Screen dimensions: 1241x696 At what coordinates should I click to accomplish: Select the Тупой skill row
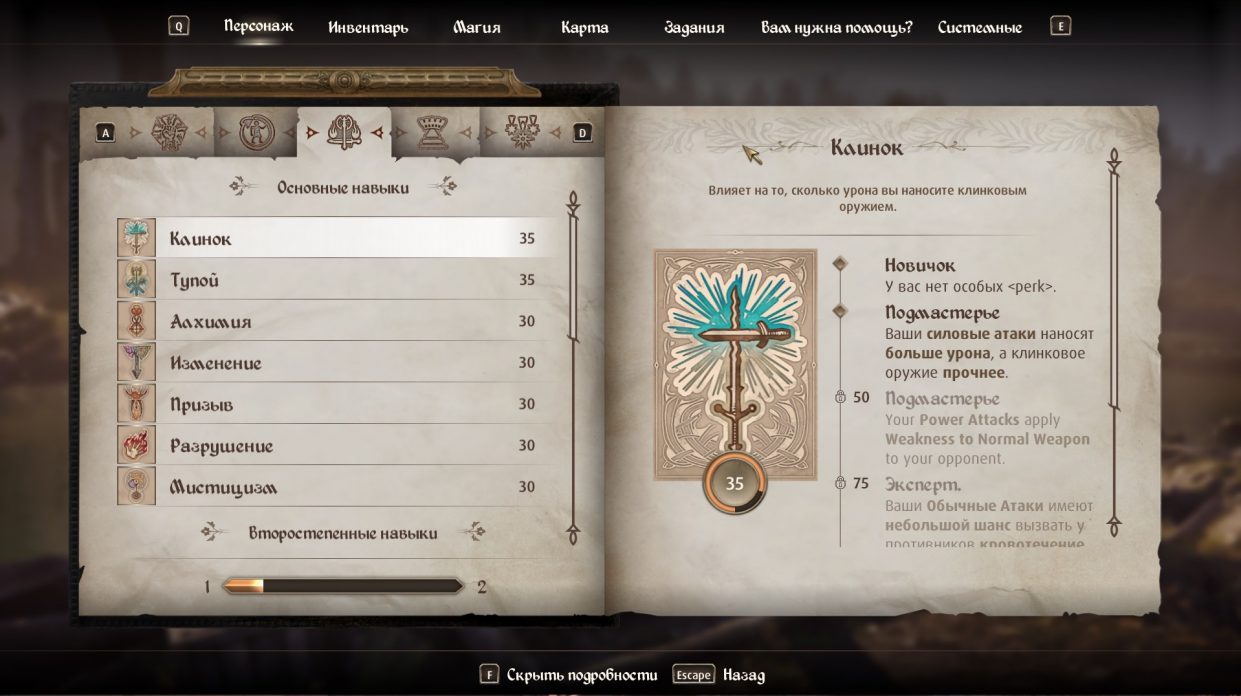coord(340,280)
